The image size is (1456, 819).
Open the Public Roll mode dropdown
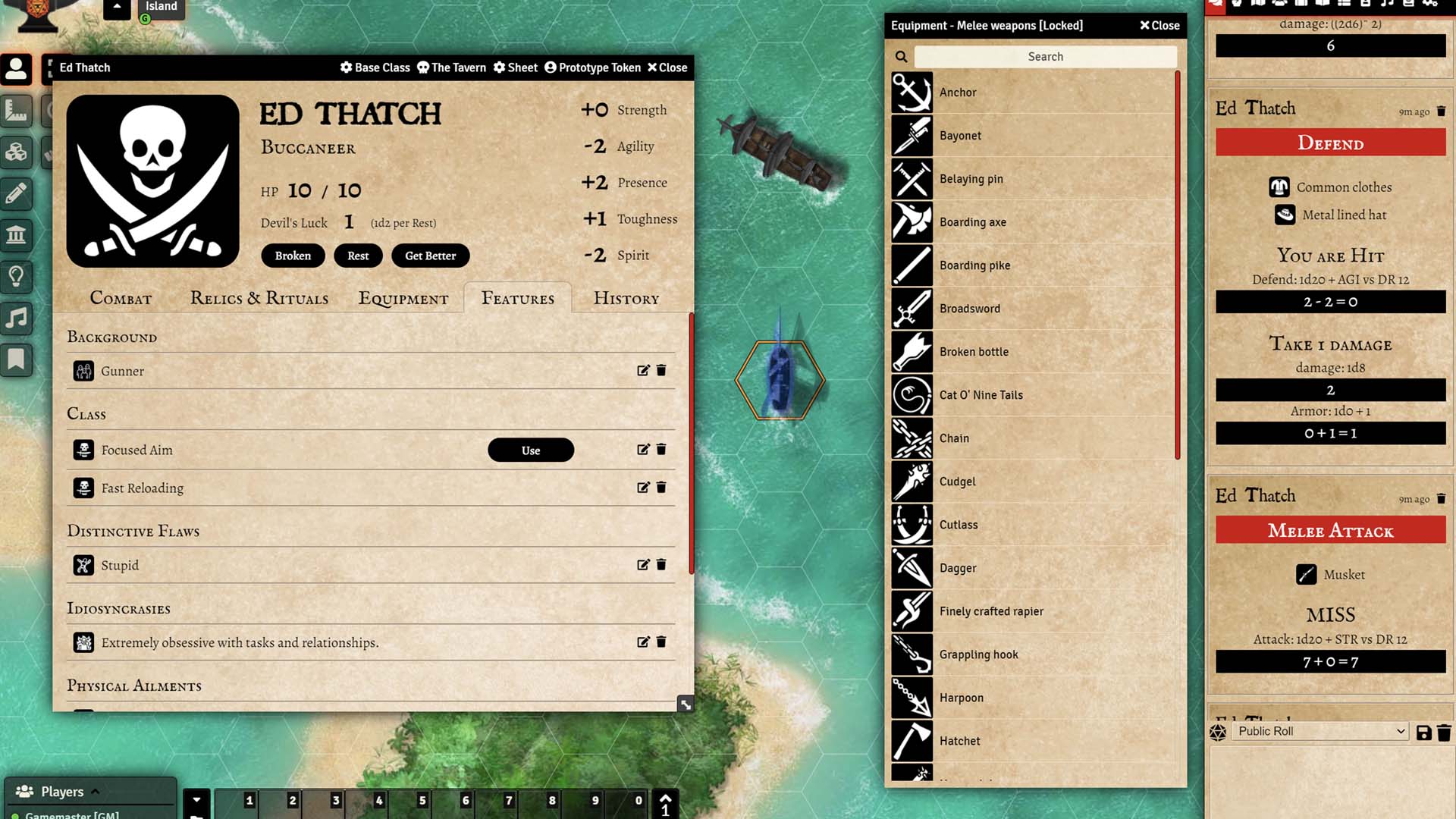[x=1321, y=731]
